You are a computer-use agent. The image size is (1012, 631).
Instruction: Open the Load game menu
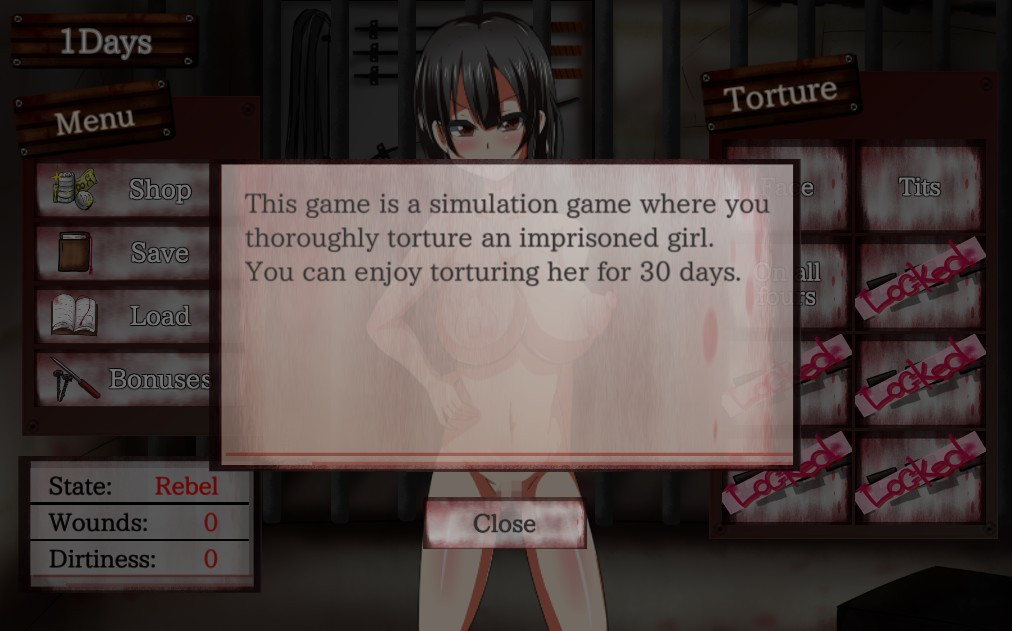click(x=125, y=316)
